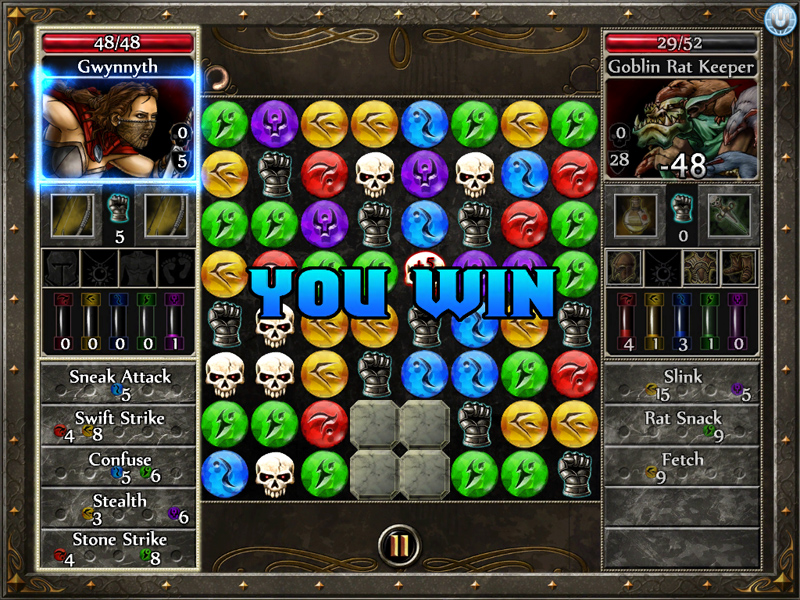The height and width of the screenshot is (600, 800).
Task: Select the Stone Strike spell
Action: tap(120, 548)
